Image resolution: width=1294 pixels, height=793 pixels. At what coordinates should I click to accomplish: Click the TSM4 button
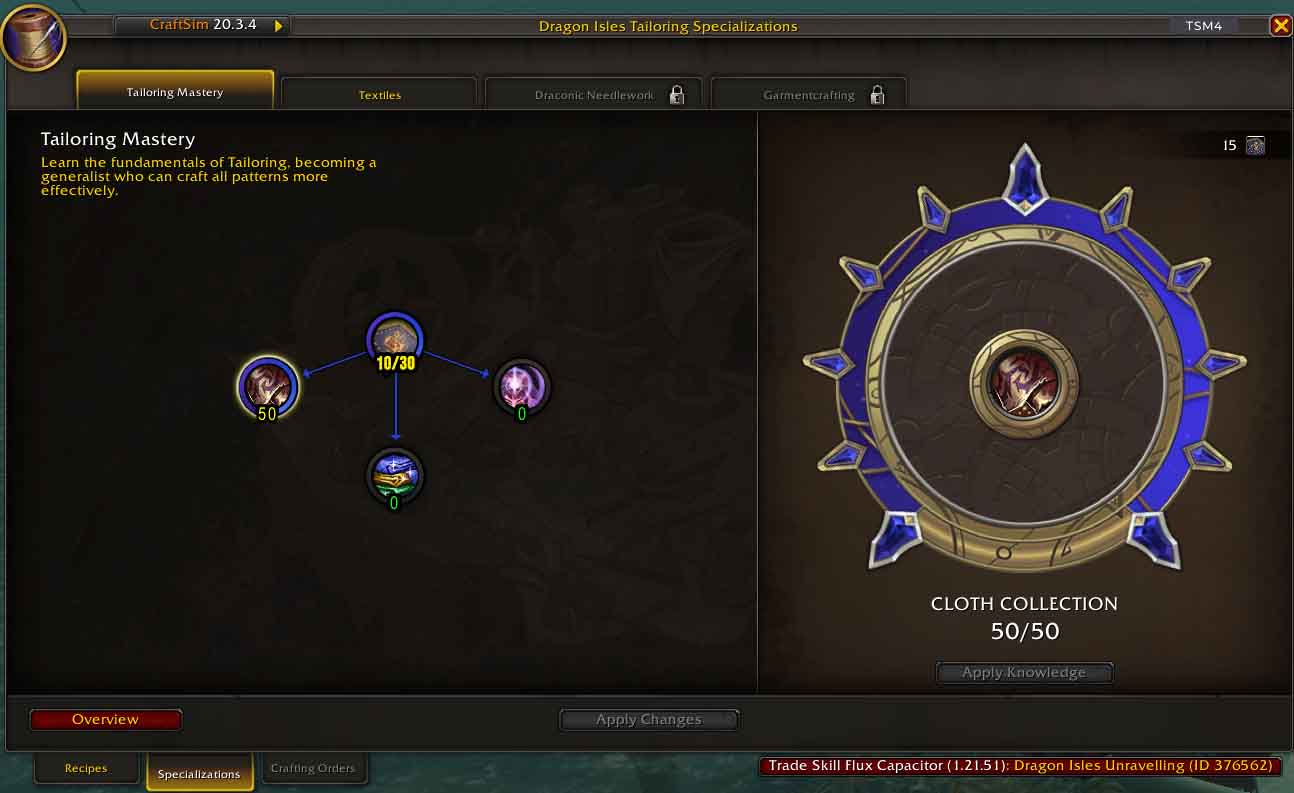click(x=1204, y=26)
